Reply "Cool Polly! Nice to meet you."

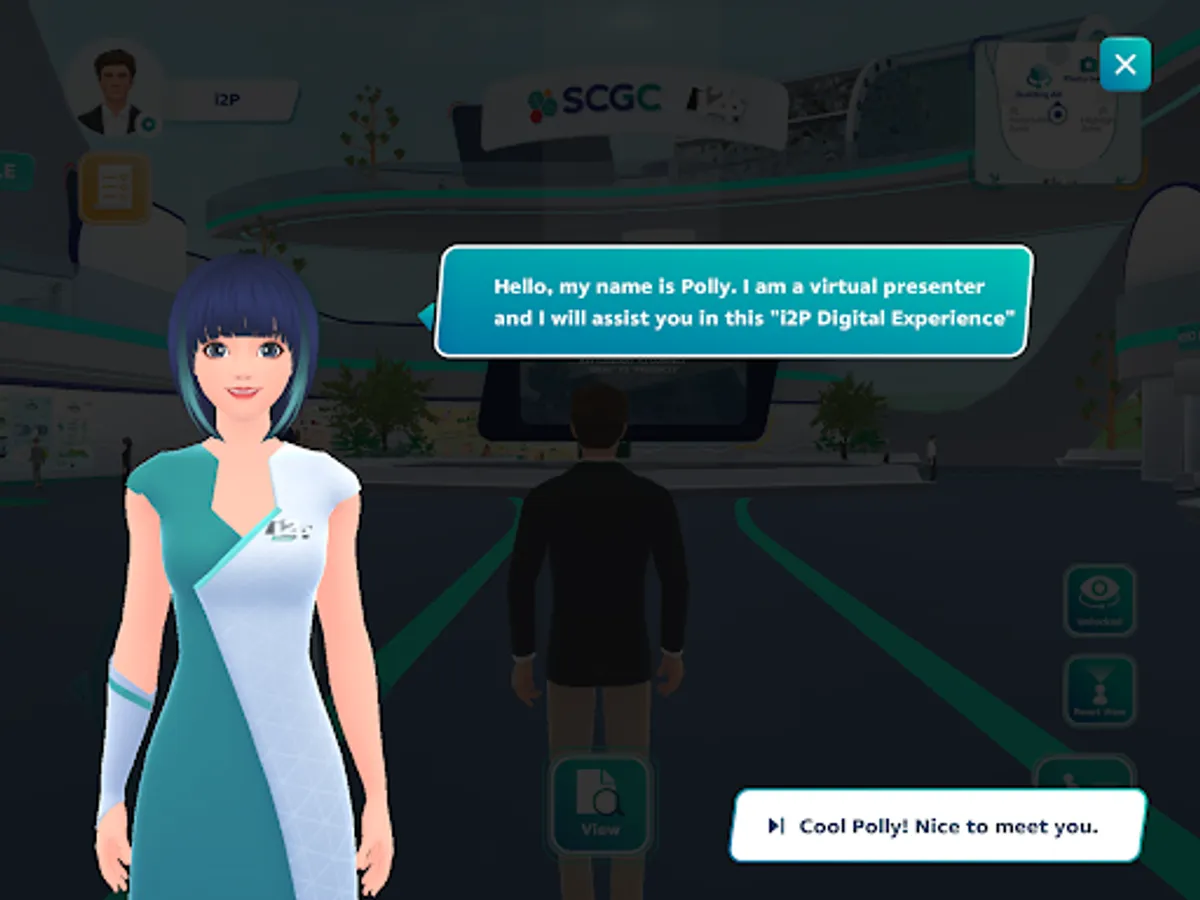point(937,826)
